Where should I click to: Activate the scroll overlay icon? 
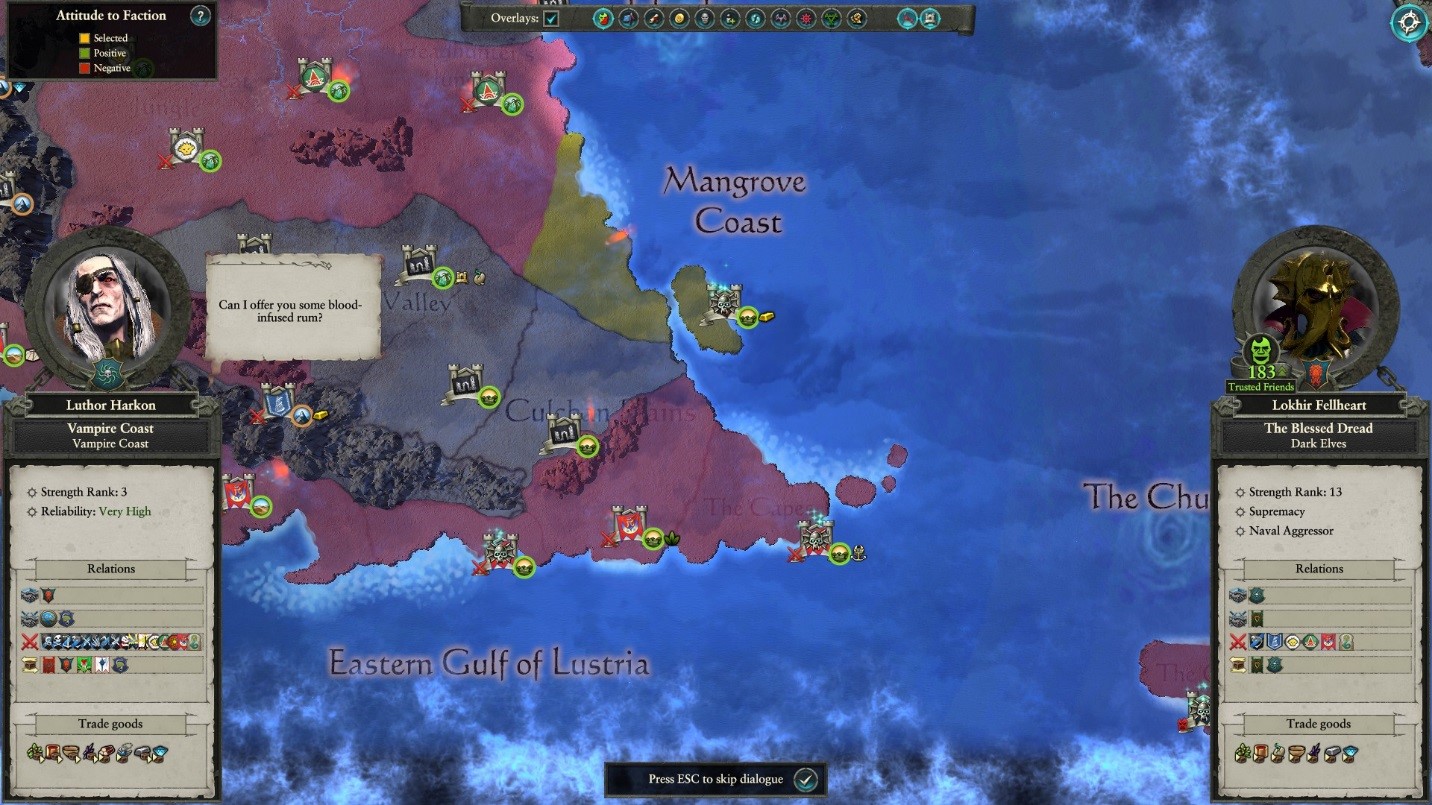tap(654, 18)
